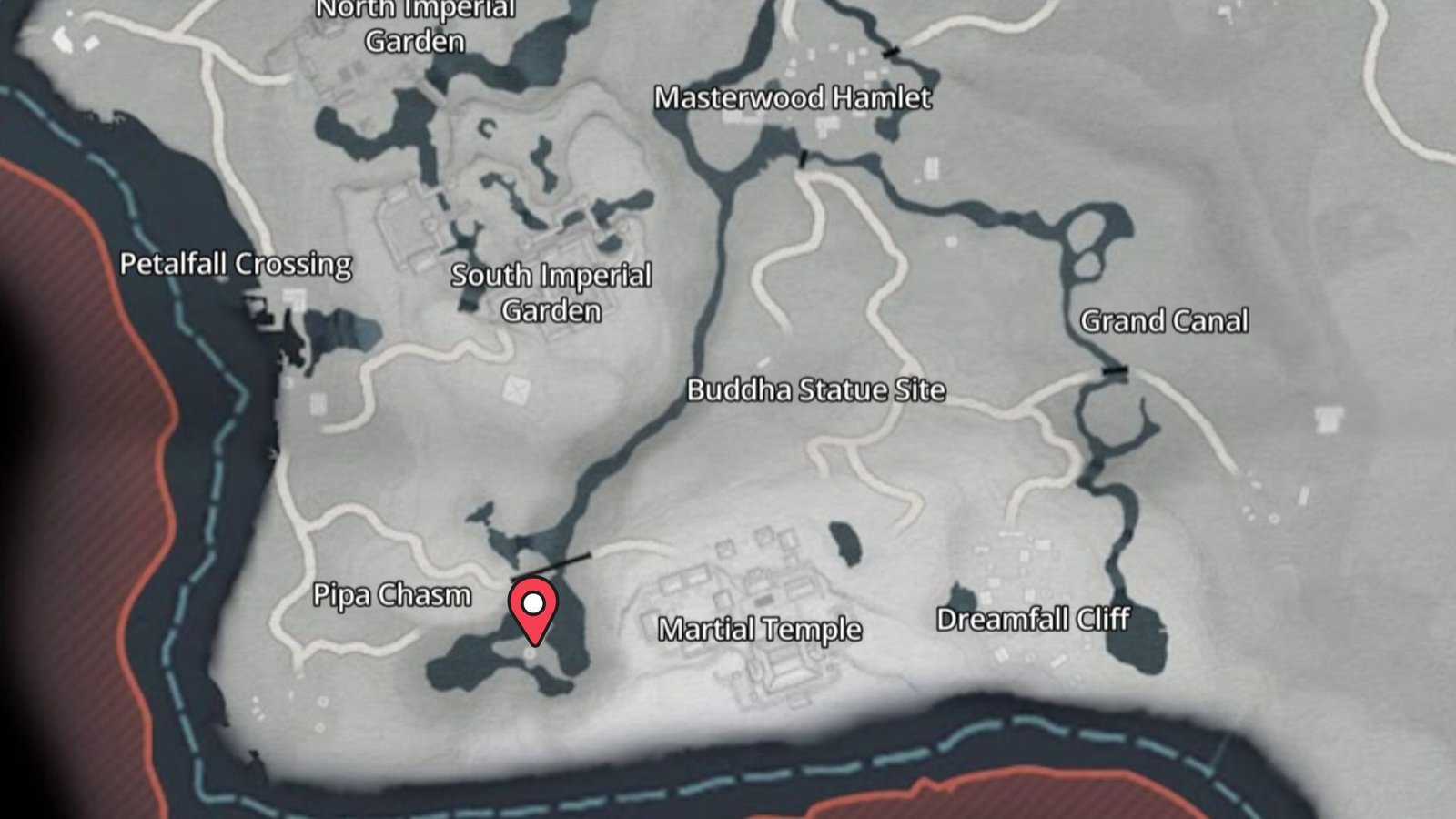Select the Martial Temple map label
Viewport: 1456px width, 819px height.
760,629
